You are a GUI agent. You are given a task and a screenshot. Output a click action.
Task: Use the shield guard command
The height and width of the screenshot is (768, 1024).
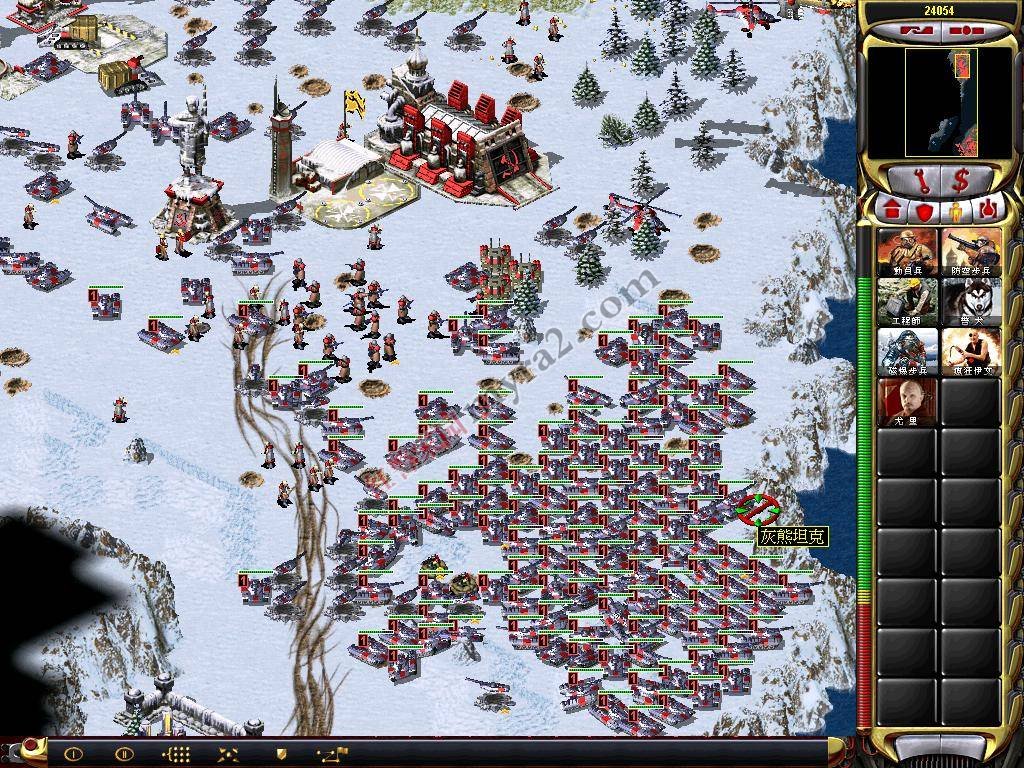tap(281, 753)
